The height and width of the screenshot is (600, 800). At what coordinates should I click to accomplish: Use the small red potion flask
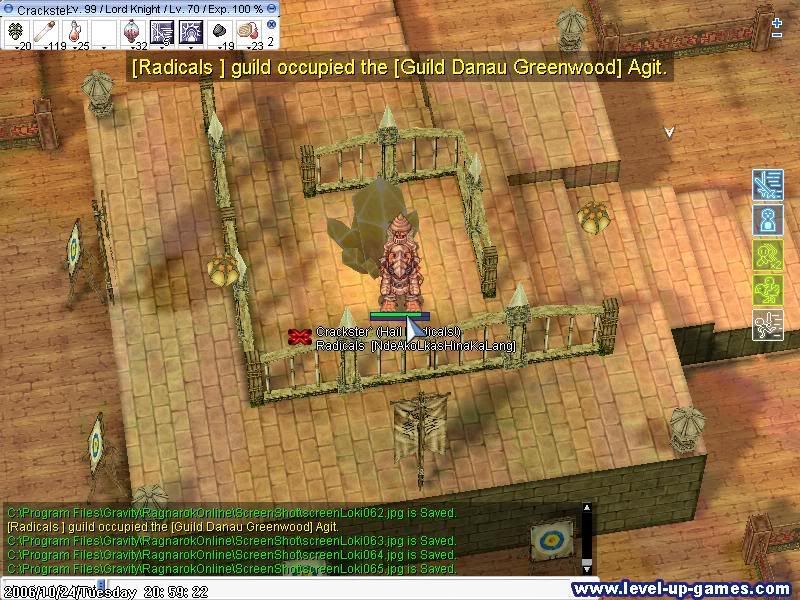[x=75, y=32]
